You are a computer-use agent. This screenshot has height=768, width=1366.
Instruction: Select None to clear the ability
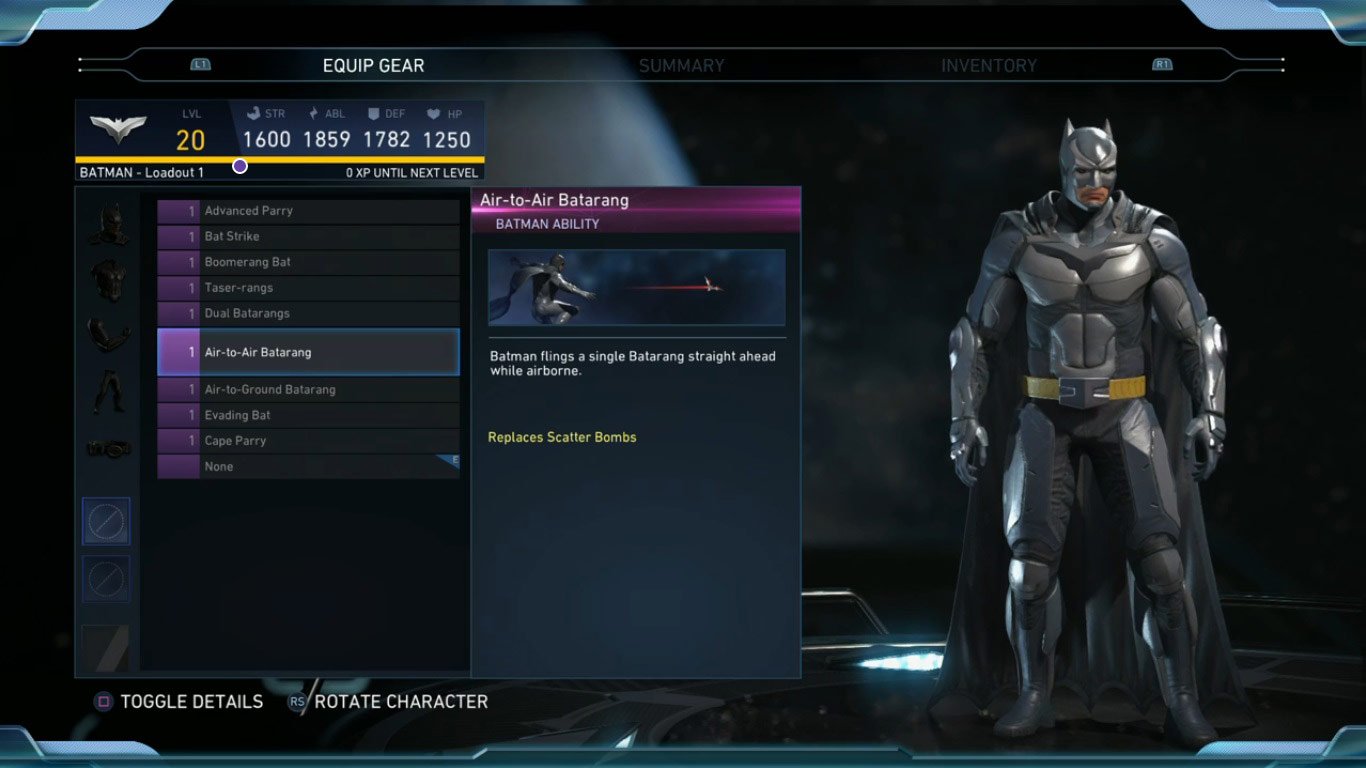click(x=308, y=467)
